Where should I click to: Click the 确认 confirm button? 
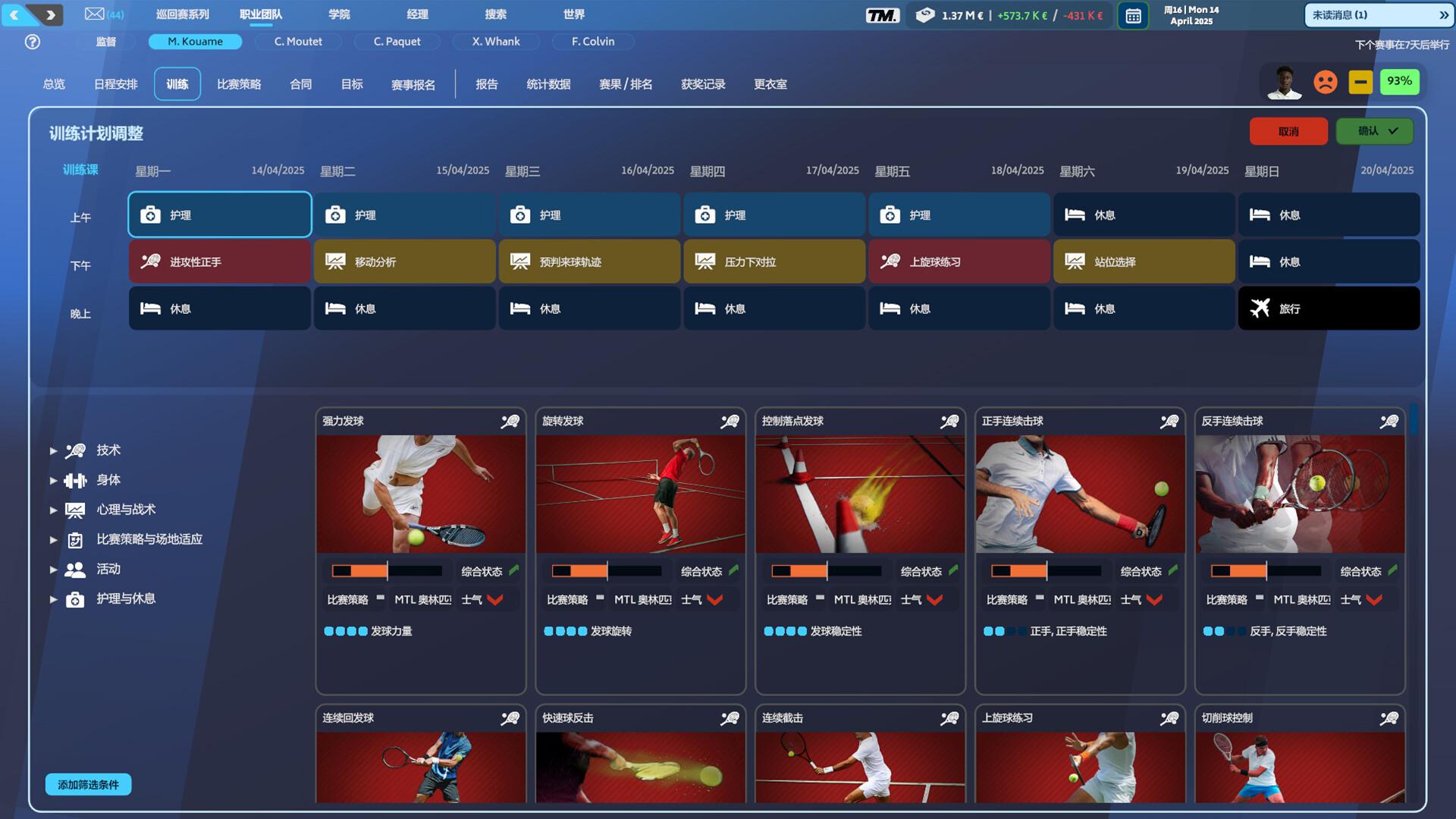click(x=1374, y=130)
